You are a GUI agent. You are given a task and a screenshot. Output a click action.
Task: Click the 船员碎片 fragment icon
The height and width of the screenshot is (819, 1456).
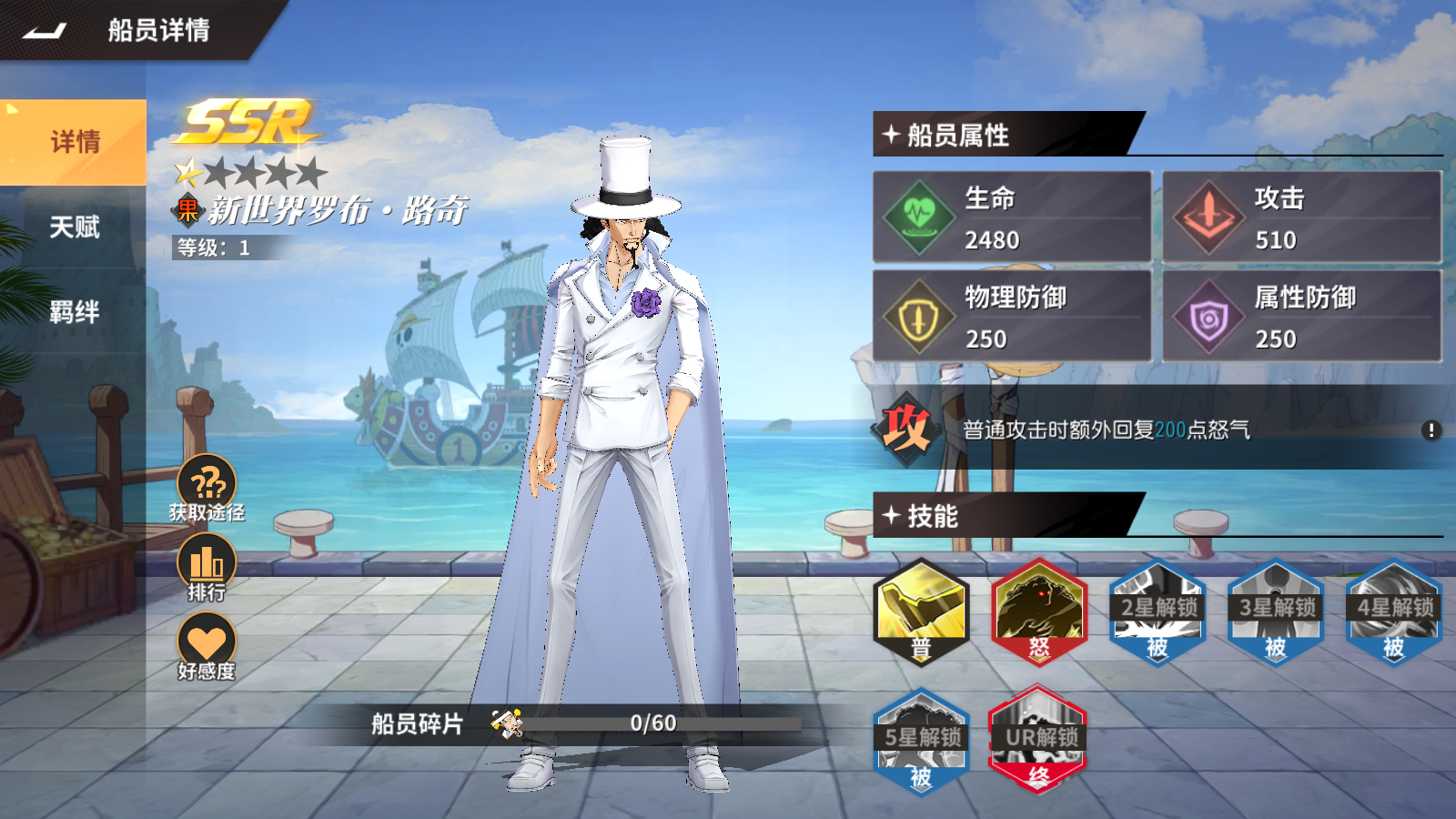click(507, 723)
